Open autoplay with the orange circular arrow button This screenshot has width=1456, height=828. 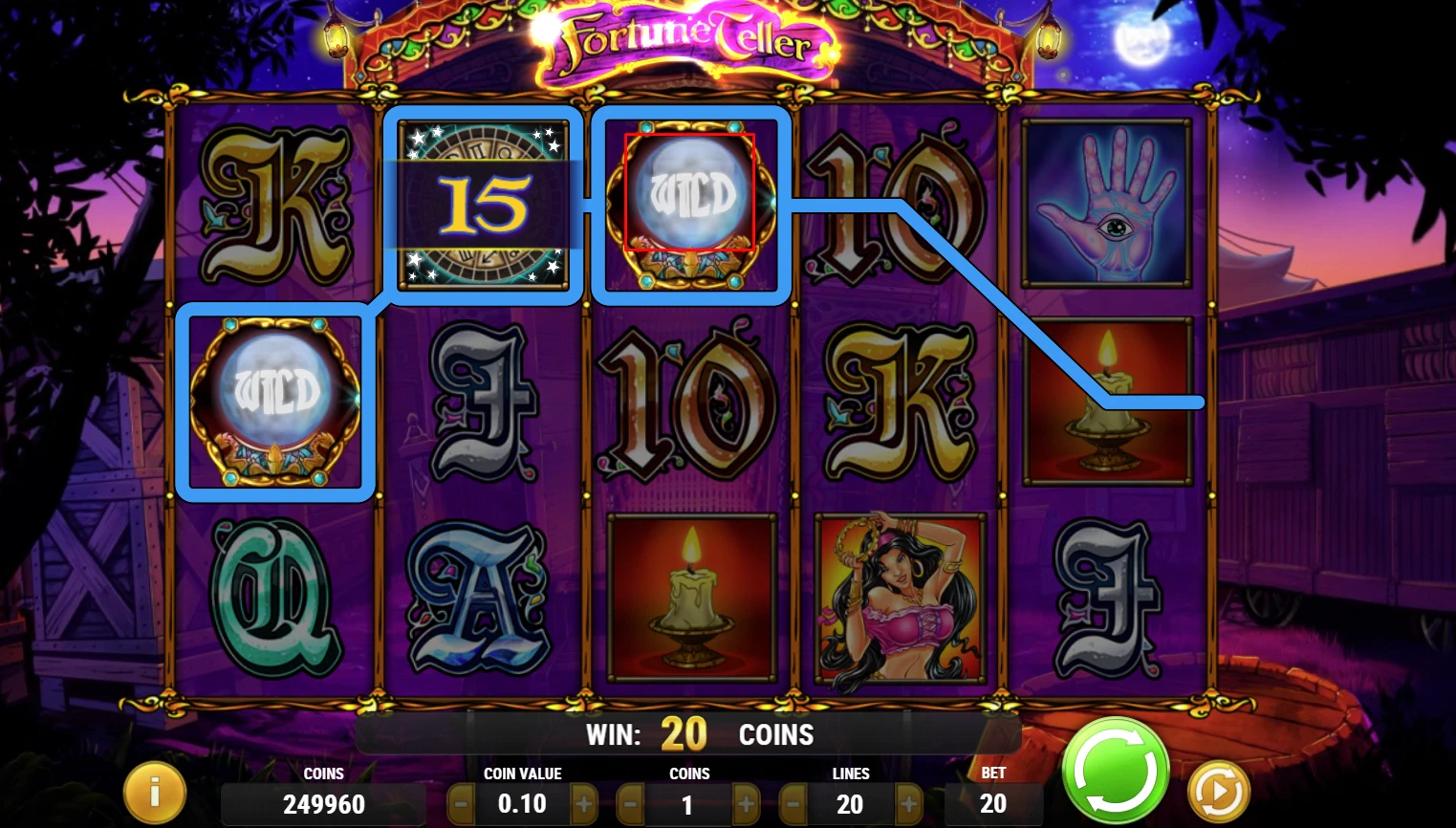click(x=1217, y=791)
